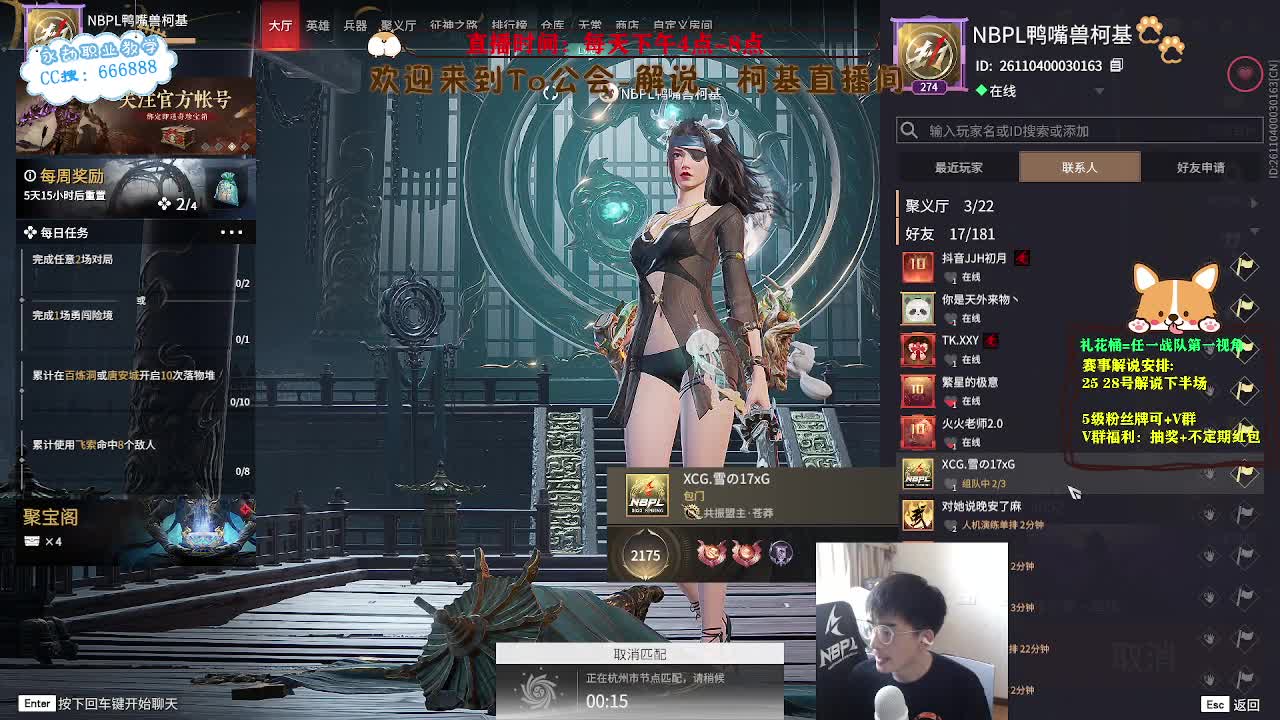Click the 返回 button at bottom right
The height and width of the screenshot is (720, 1280).
click(x=1248, y=703)
